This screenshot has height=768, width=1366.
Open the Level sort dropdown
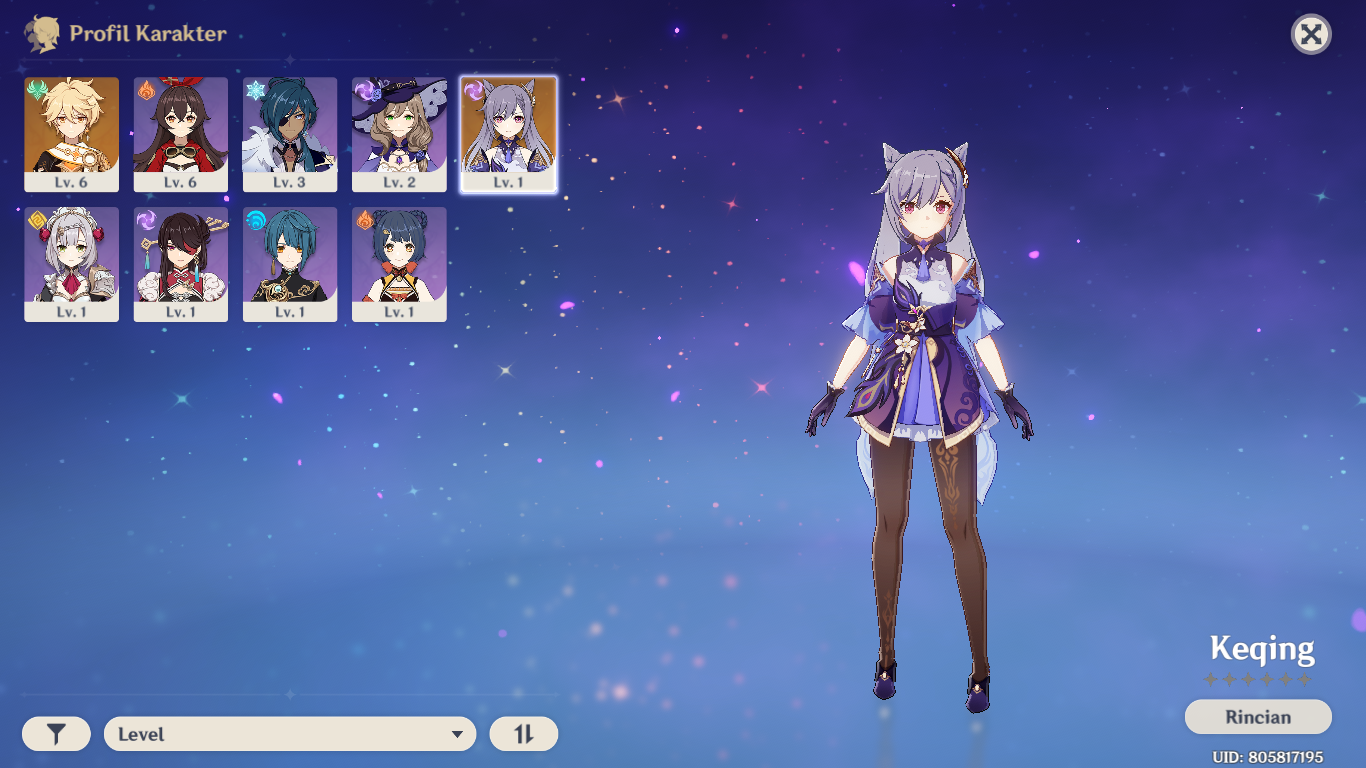[290, 734]
